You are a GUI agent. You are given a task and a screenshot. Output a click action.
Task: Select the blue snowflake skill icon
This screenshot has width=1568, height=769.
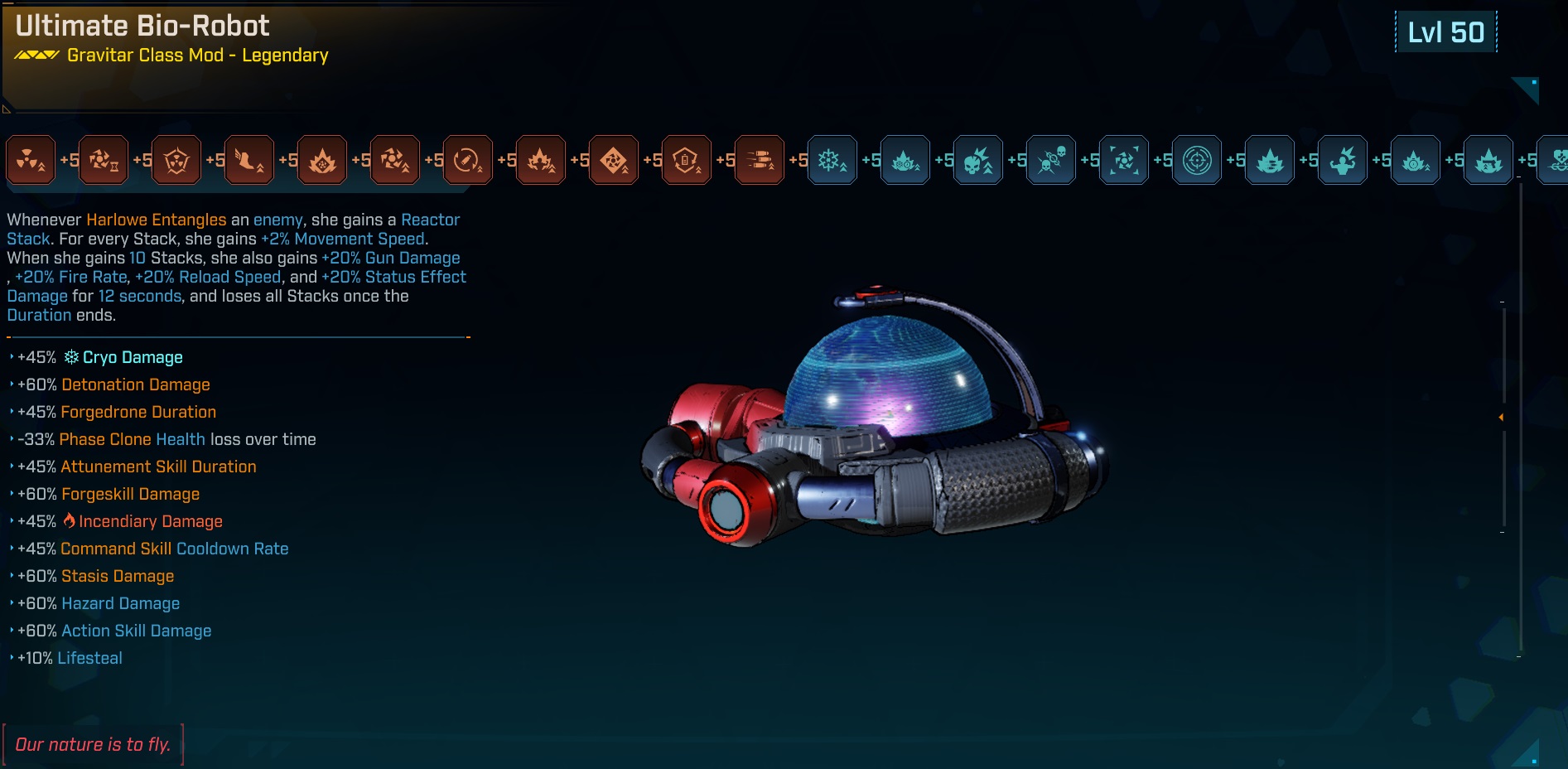(832, 160)
